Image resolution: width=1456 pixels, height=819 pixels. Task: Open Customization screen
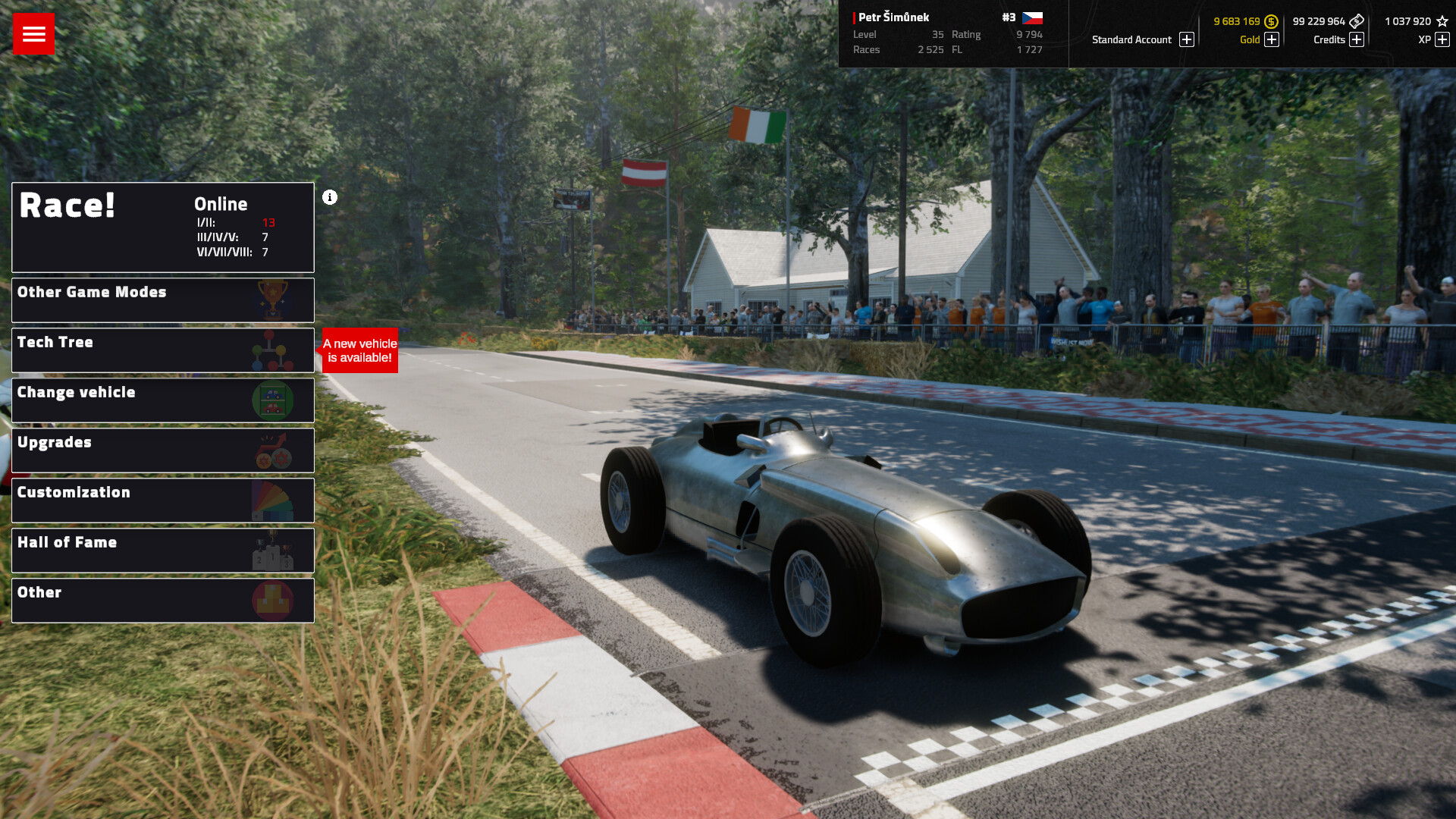coord(162,500)
